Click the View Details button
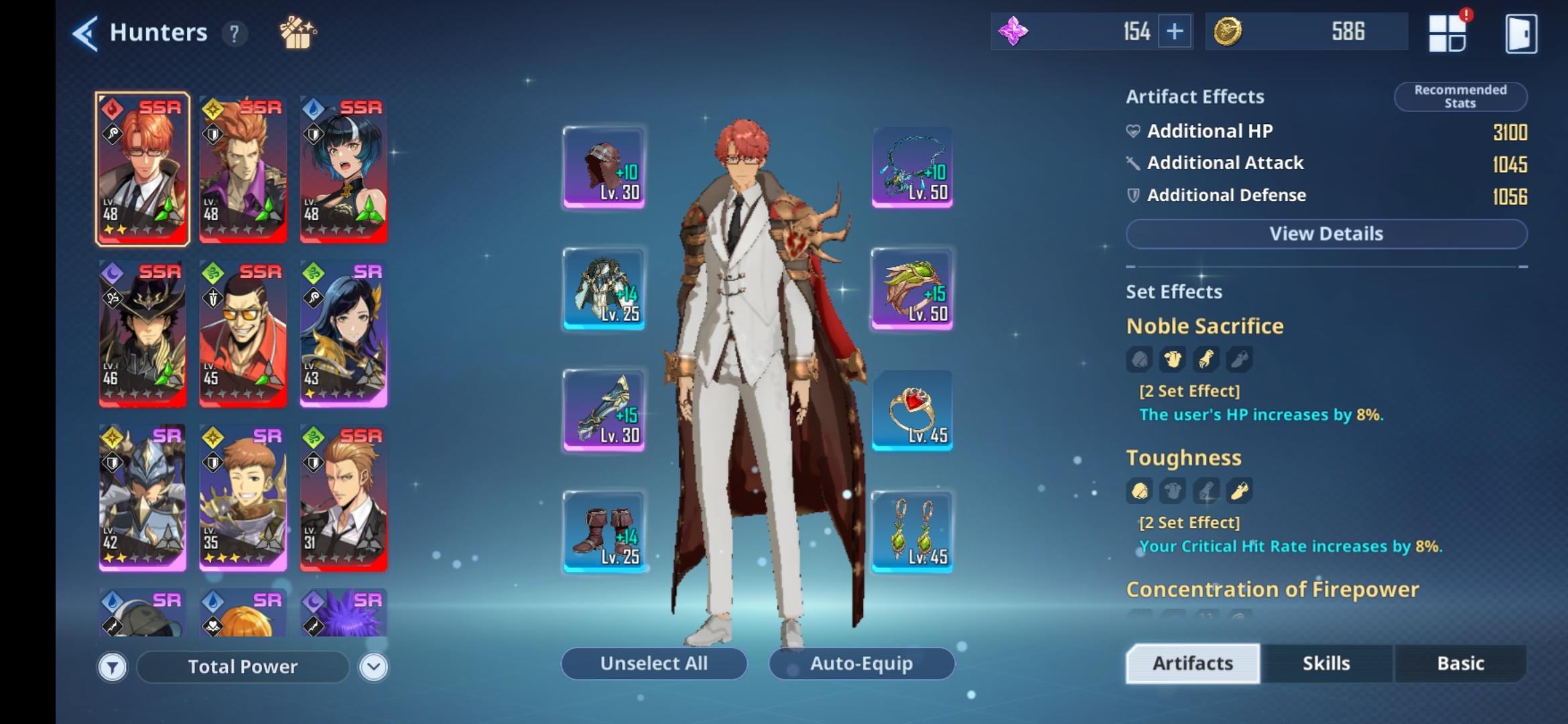The image size is (1568, 724). (1325, 233)
